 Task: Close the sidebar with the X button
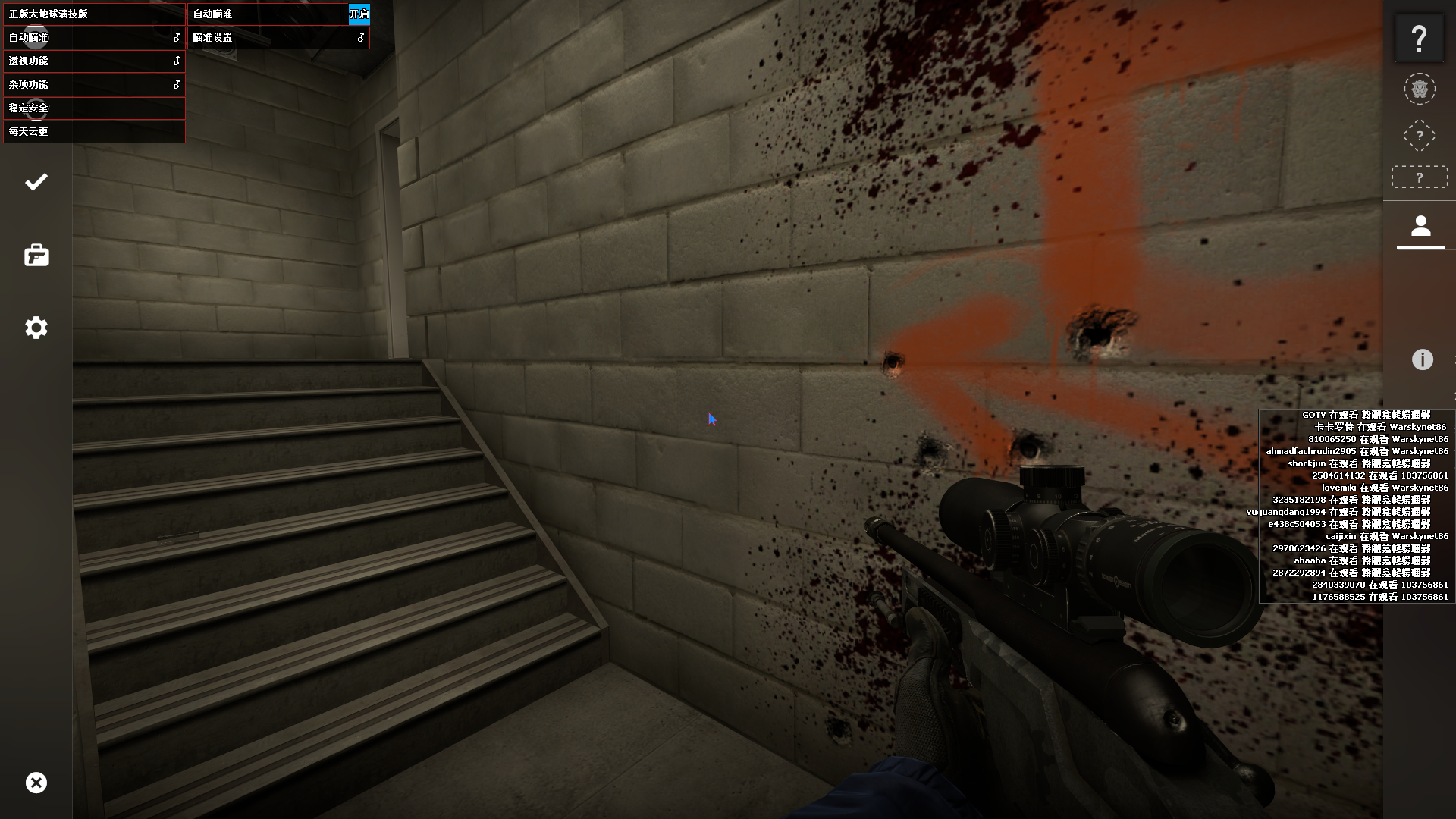pos(36,783)
